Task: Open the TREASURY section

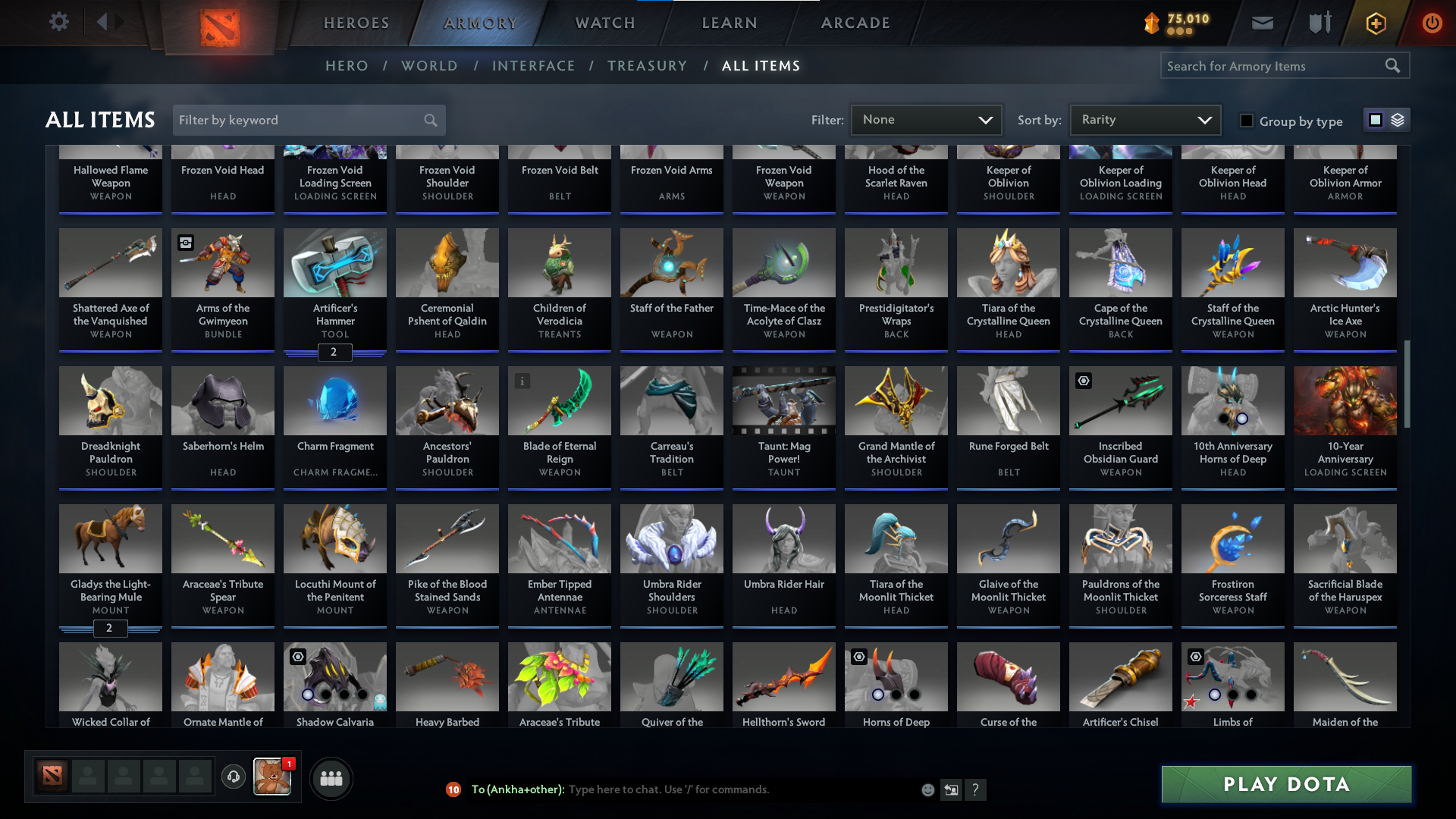Action: pyautogui.click(x=647, y=65)
